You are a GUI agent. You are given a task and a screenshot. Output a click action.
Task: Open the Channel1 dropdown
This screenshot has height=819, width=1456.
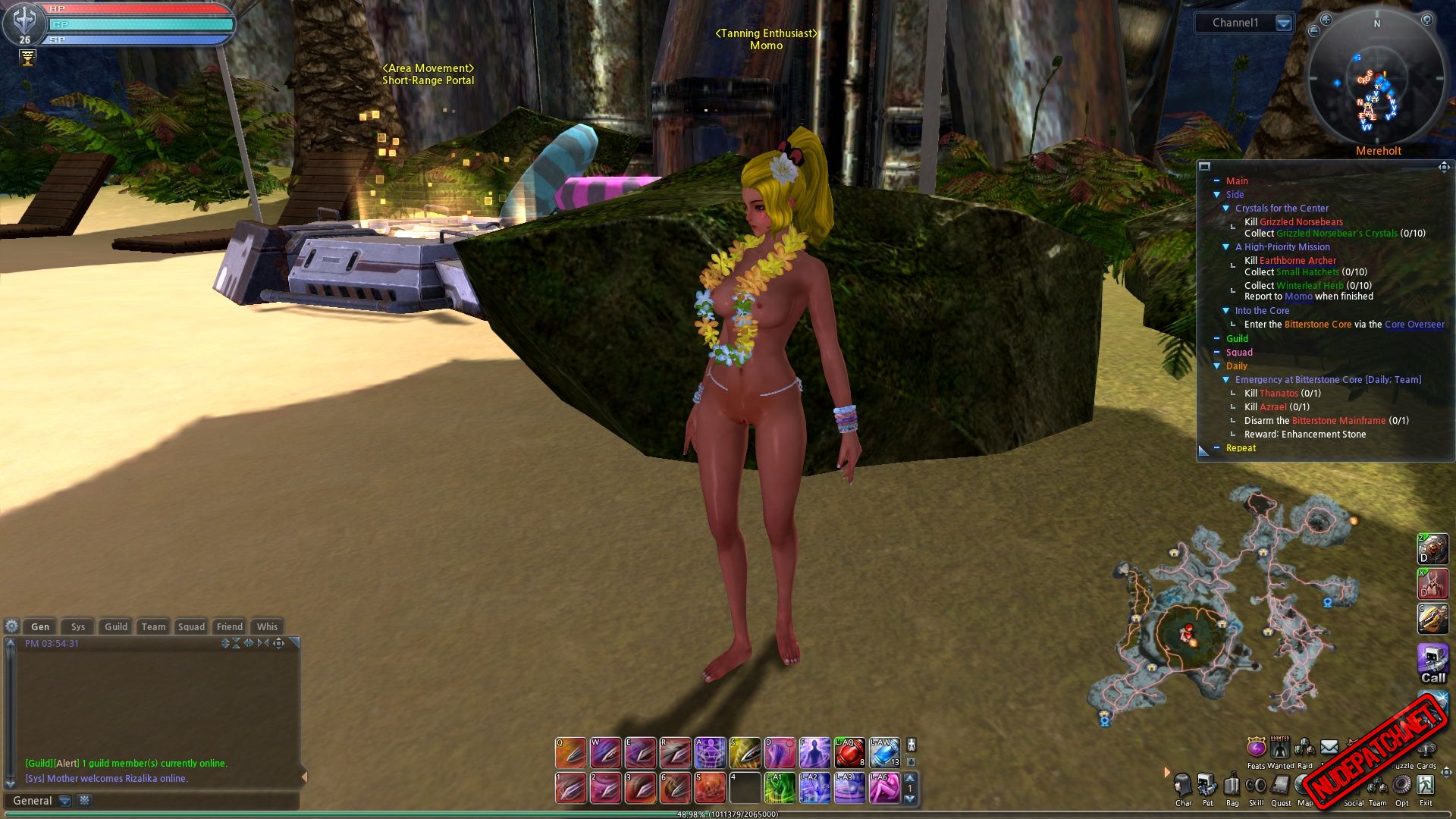coord(1283,23)
